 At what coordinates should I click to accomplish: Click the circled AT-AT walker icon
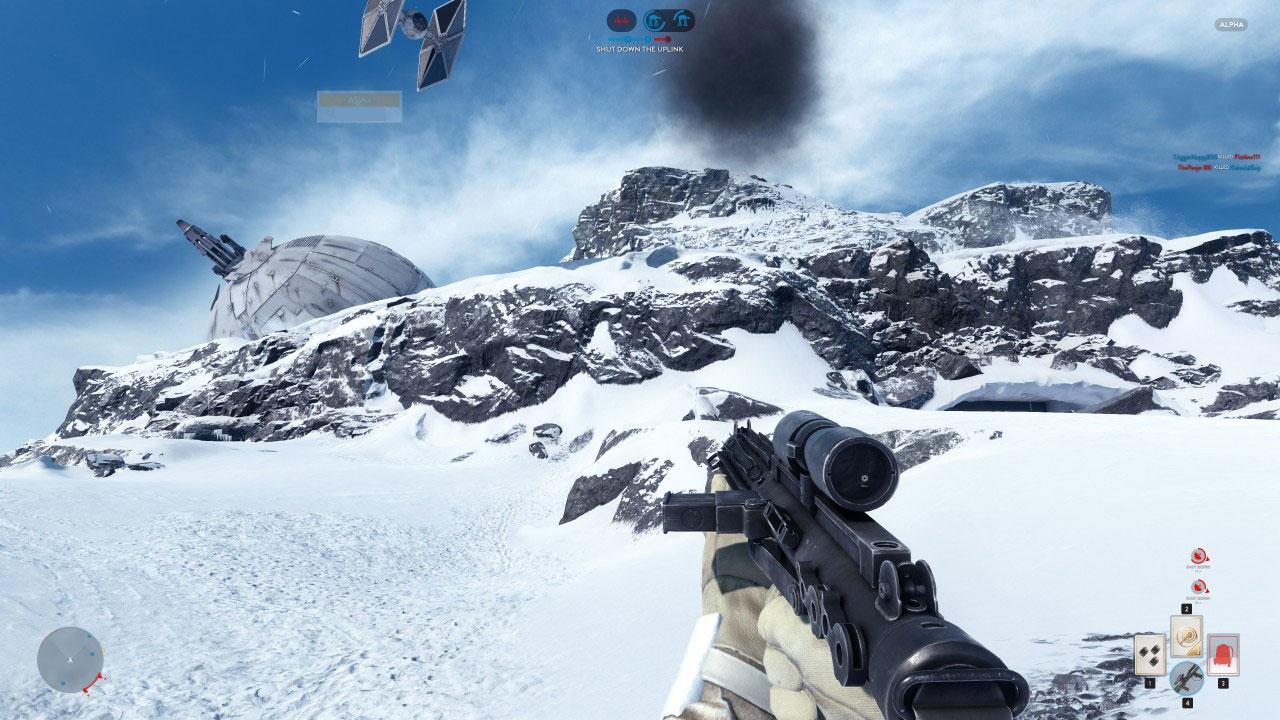[654, 19]
